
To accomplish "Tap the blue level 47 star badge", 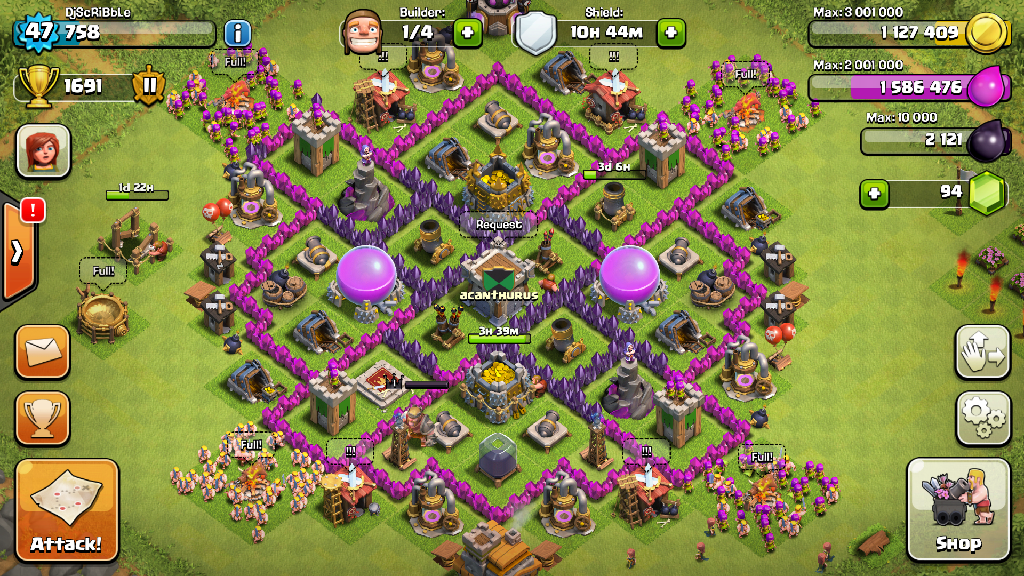I will [x=38, y=31].
